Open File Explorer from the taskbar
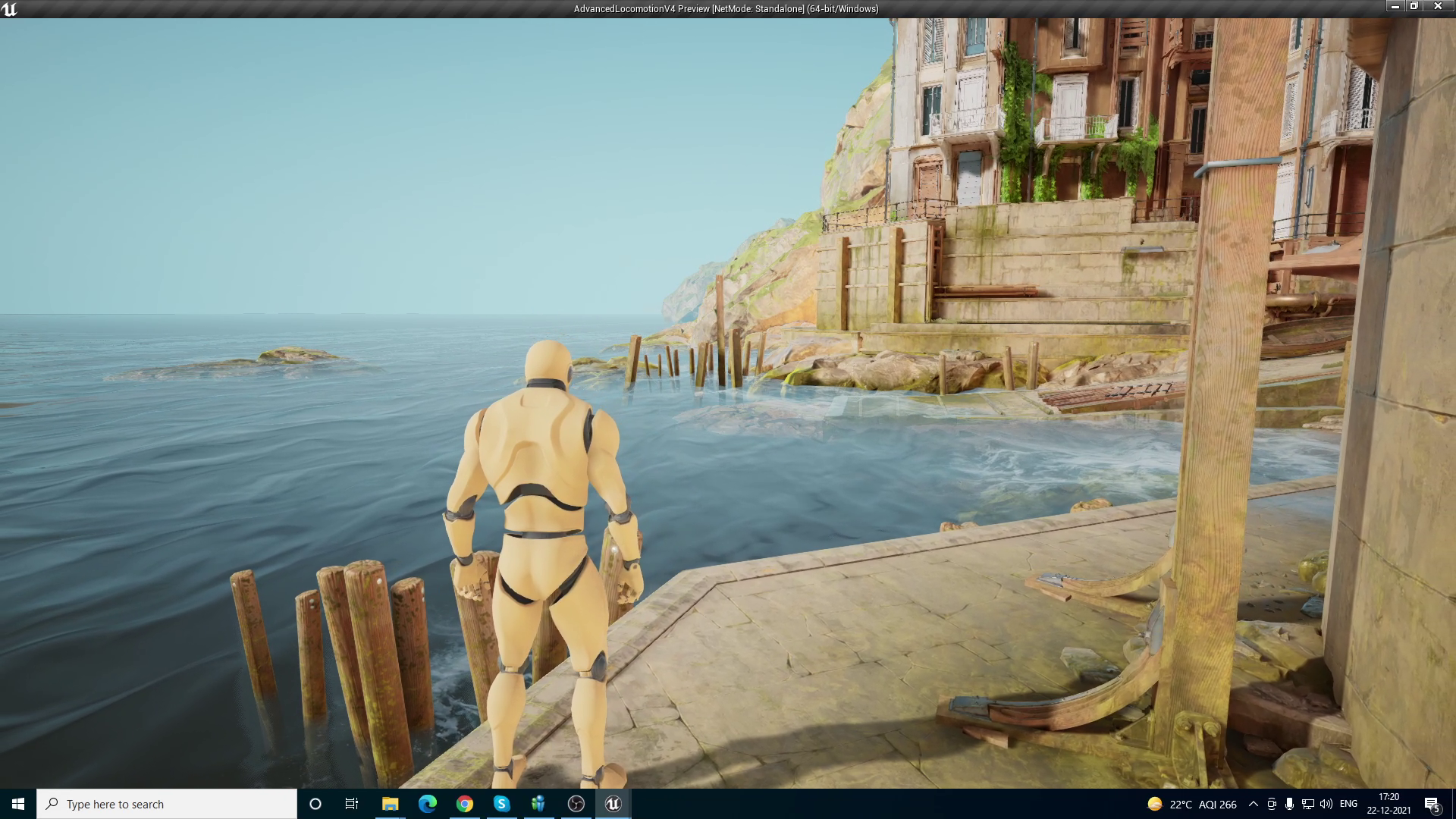This screenshot has height=819, width=1456. (390, 804)
